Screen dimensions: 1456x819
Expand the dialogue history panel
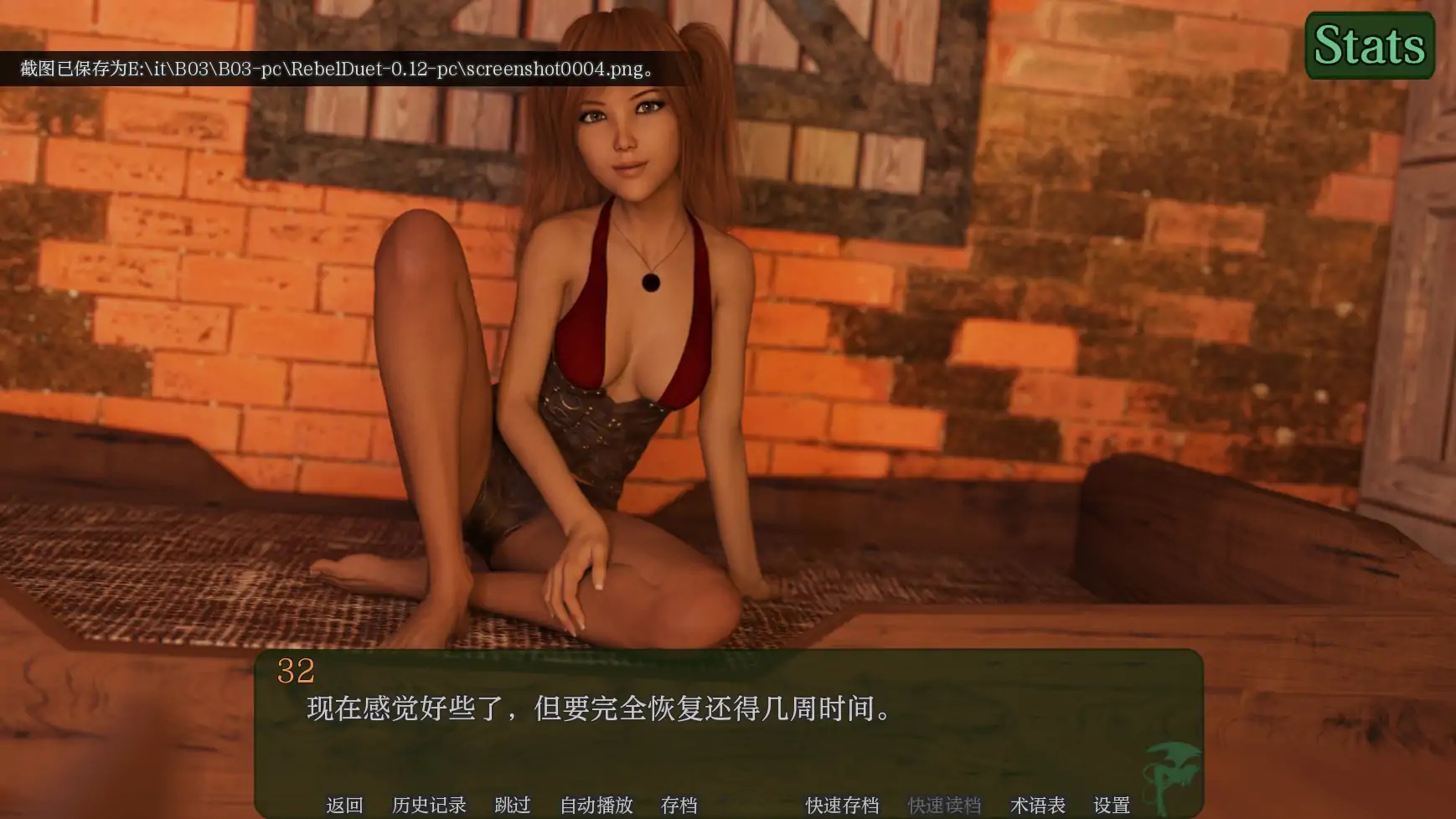click(x=430, y=805)
